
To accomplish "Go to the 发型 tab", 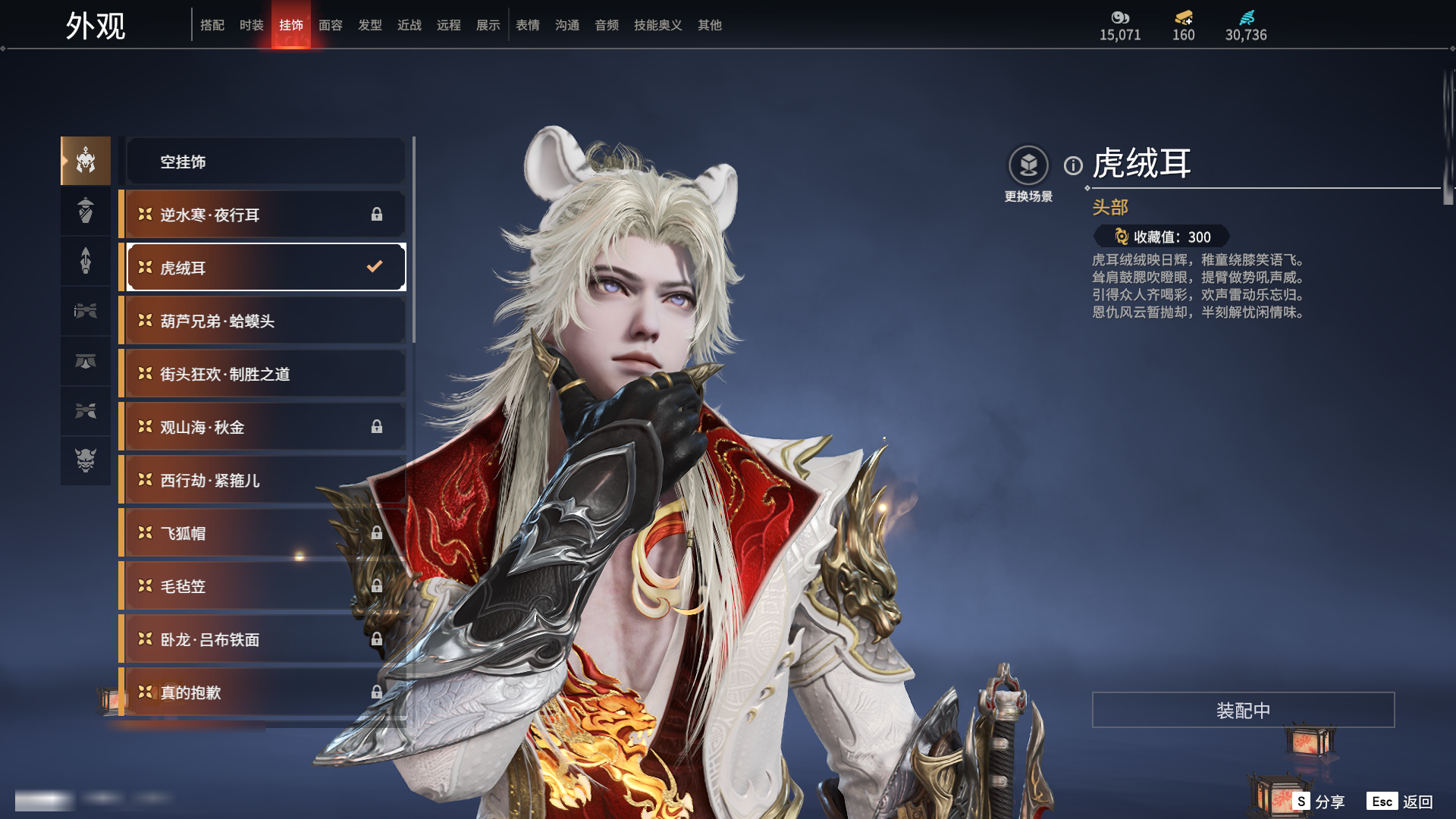I will click(369, 25).
